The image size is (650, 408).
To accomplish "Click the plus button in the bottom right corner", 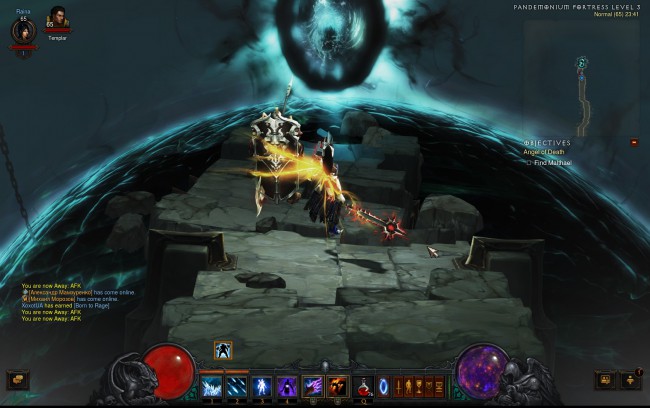I will [x=630, y=380].
